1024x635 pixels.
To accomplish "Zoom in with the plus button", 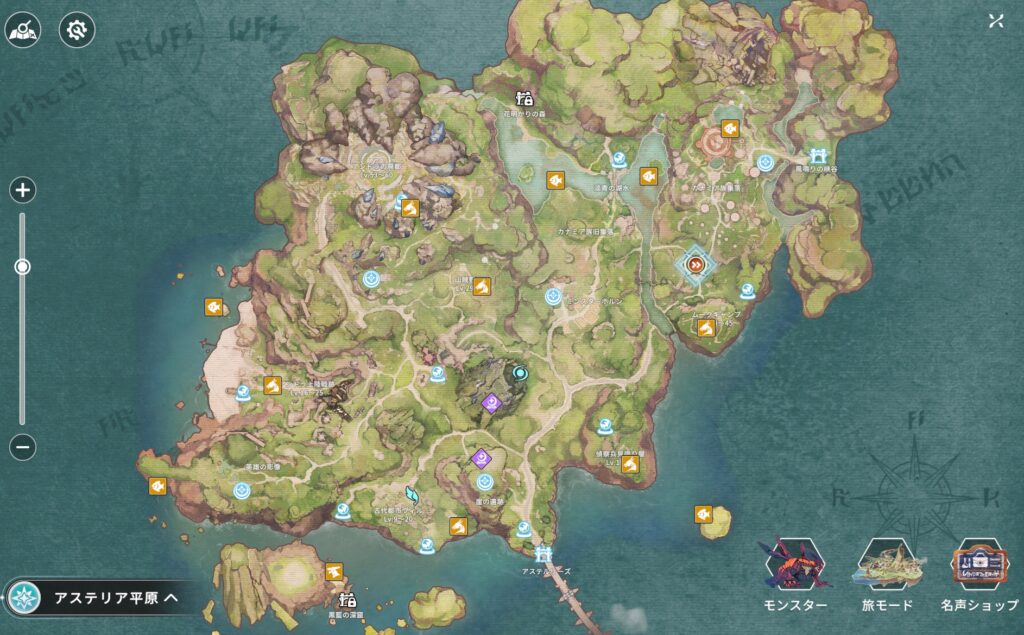I will point(23,190).
